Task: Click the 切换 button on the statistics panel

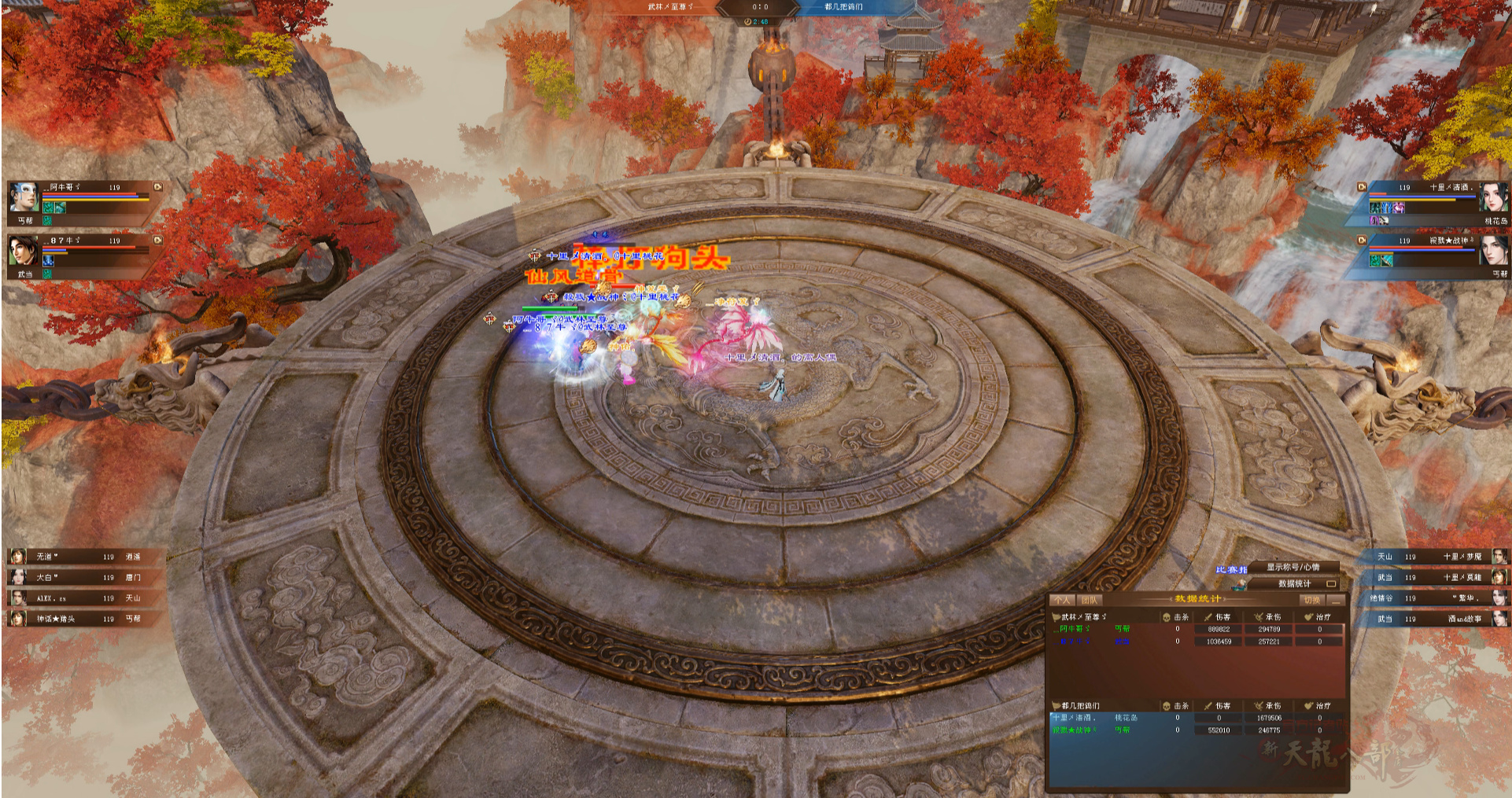Action: [1312, 600]
